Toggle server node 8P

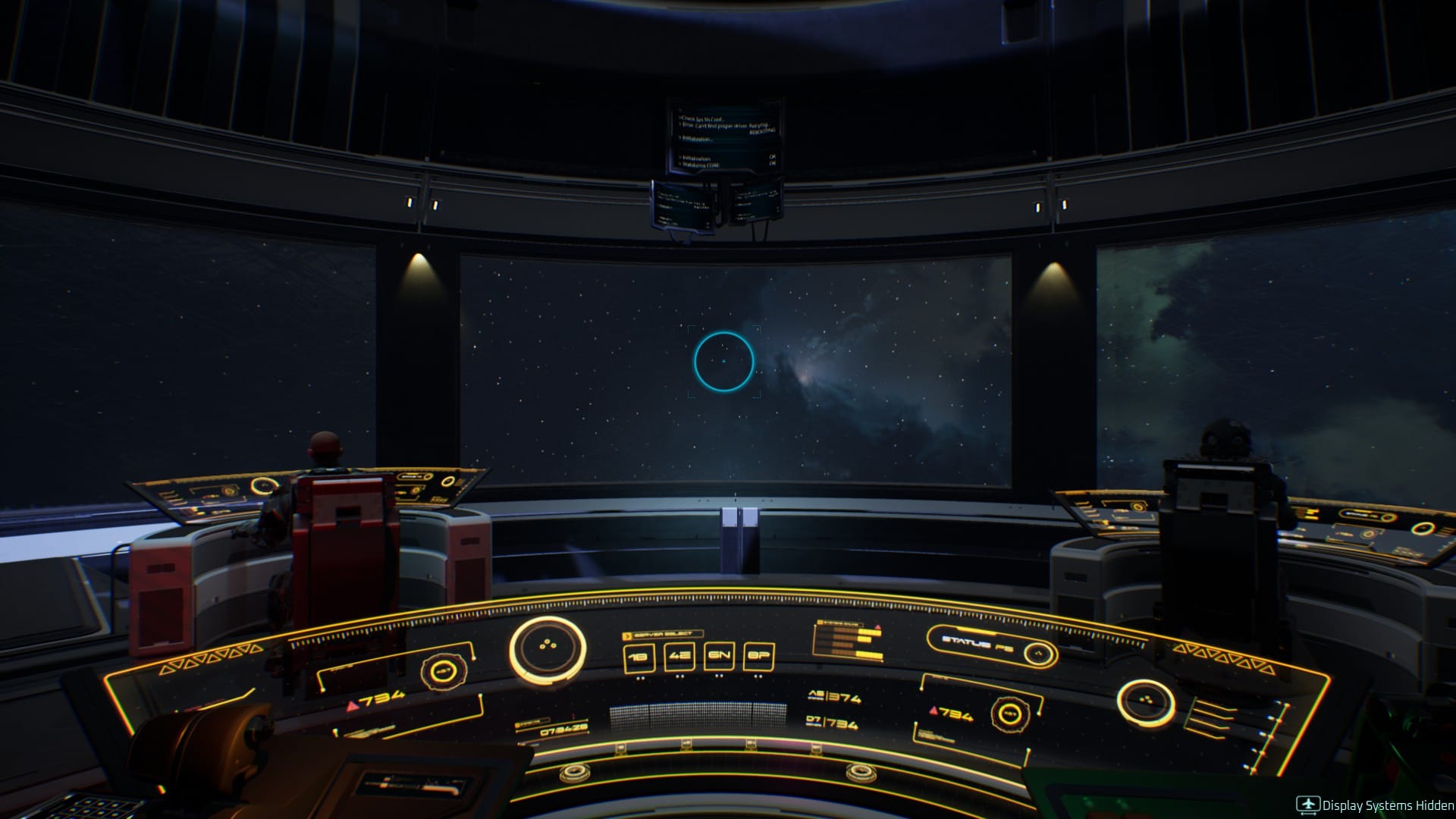[758, 655]
